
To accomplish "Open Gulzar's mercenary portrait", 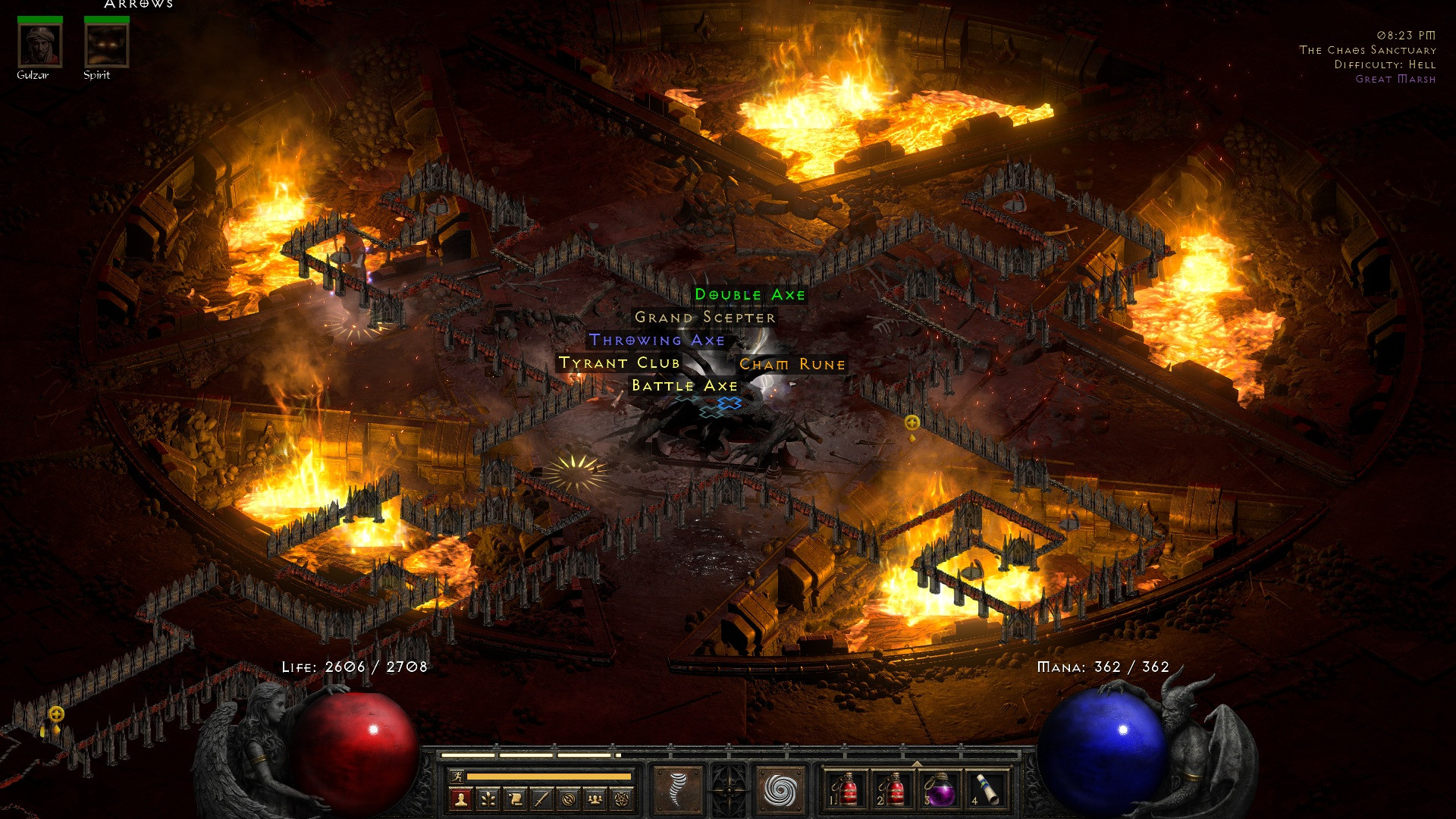I will (x=39, y=45).
